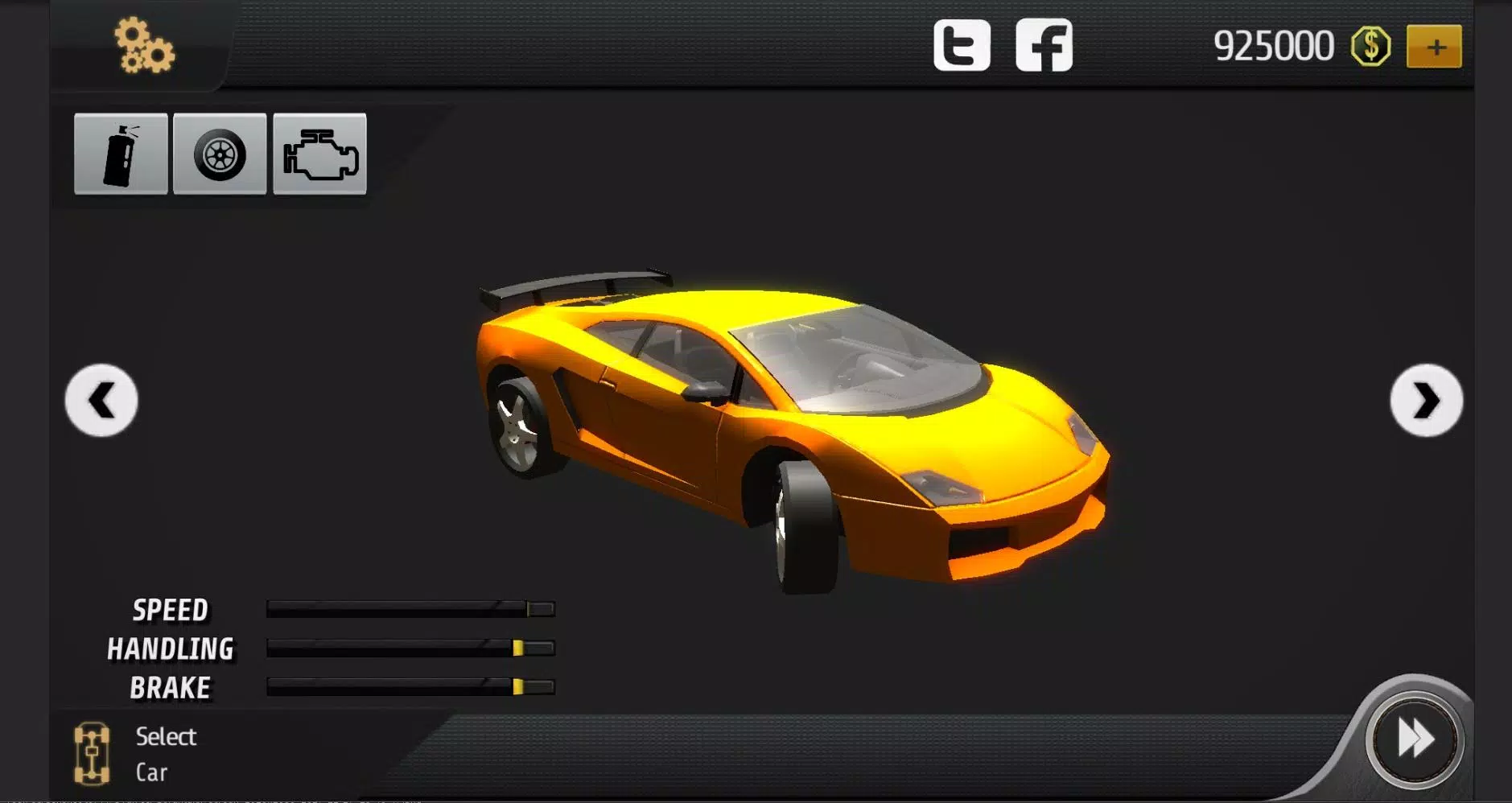
Task: Click the HANDLING stat label
Action: click(171, 649)
